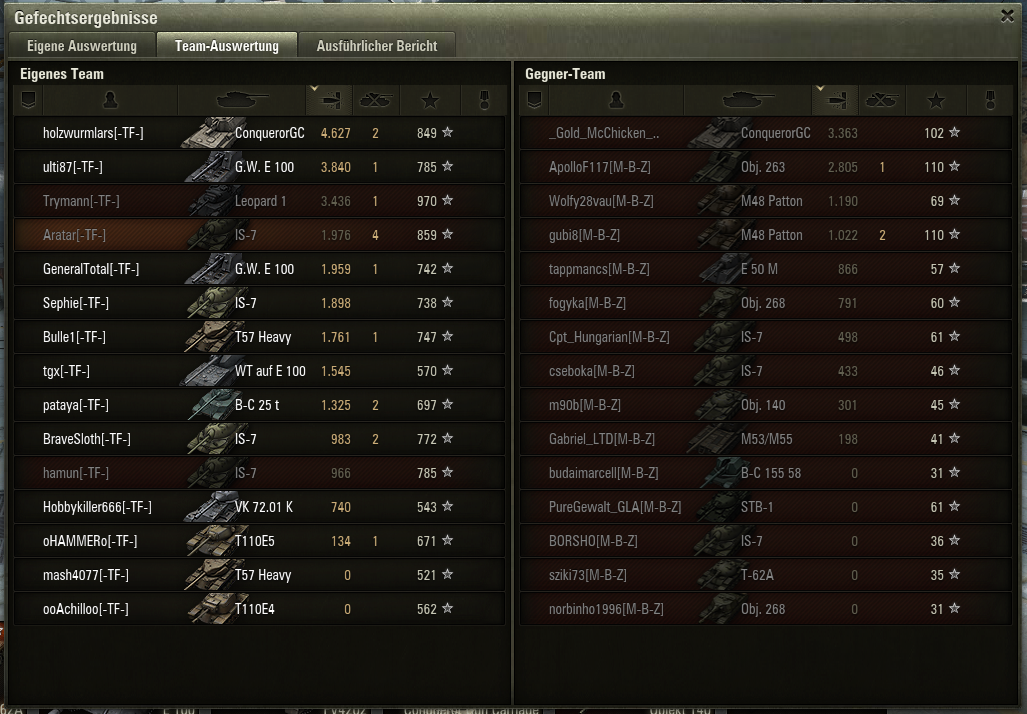Open the Team-Auswertung tab
1027x714 pixels.
click(x=226, y=46)
